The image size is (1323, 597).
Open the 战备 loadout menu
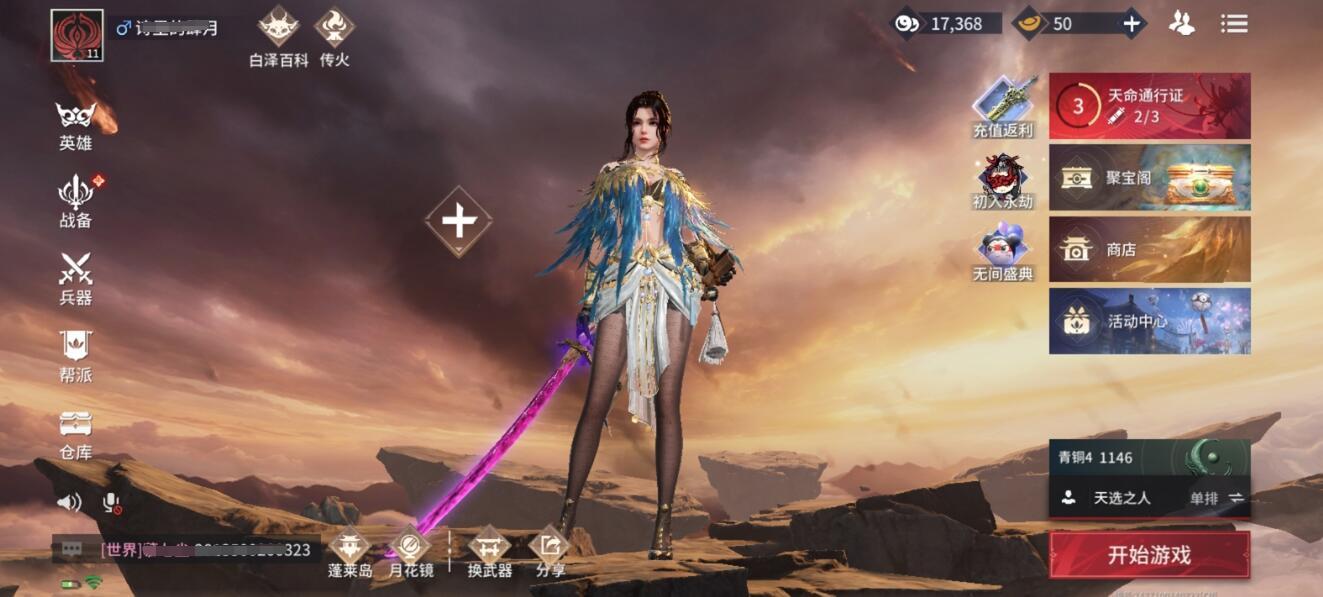point(75,200)
